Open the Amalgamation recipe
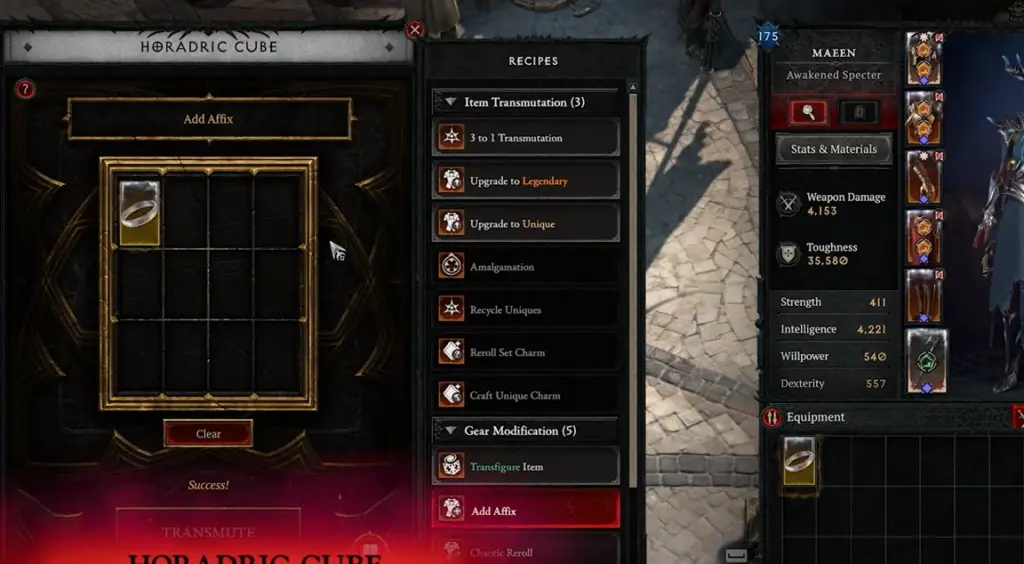Viewport: 1024px width, 564px height. click(526, 267)
